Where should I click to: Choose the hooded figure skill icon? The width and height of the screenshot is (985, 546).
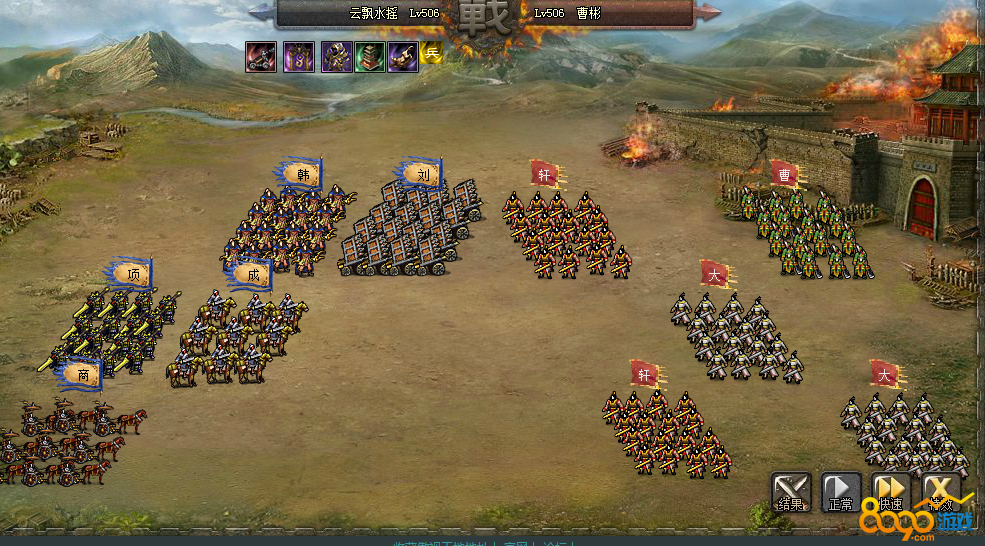coord(335,57)
